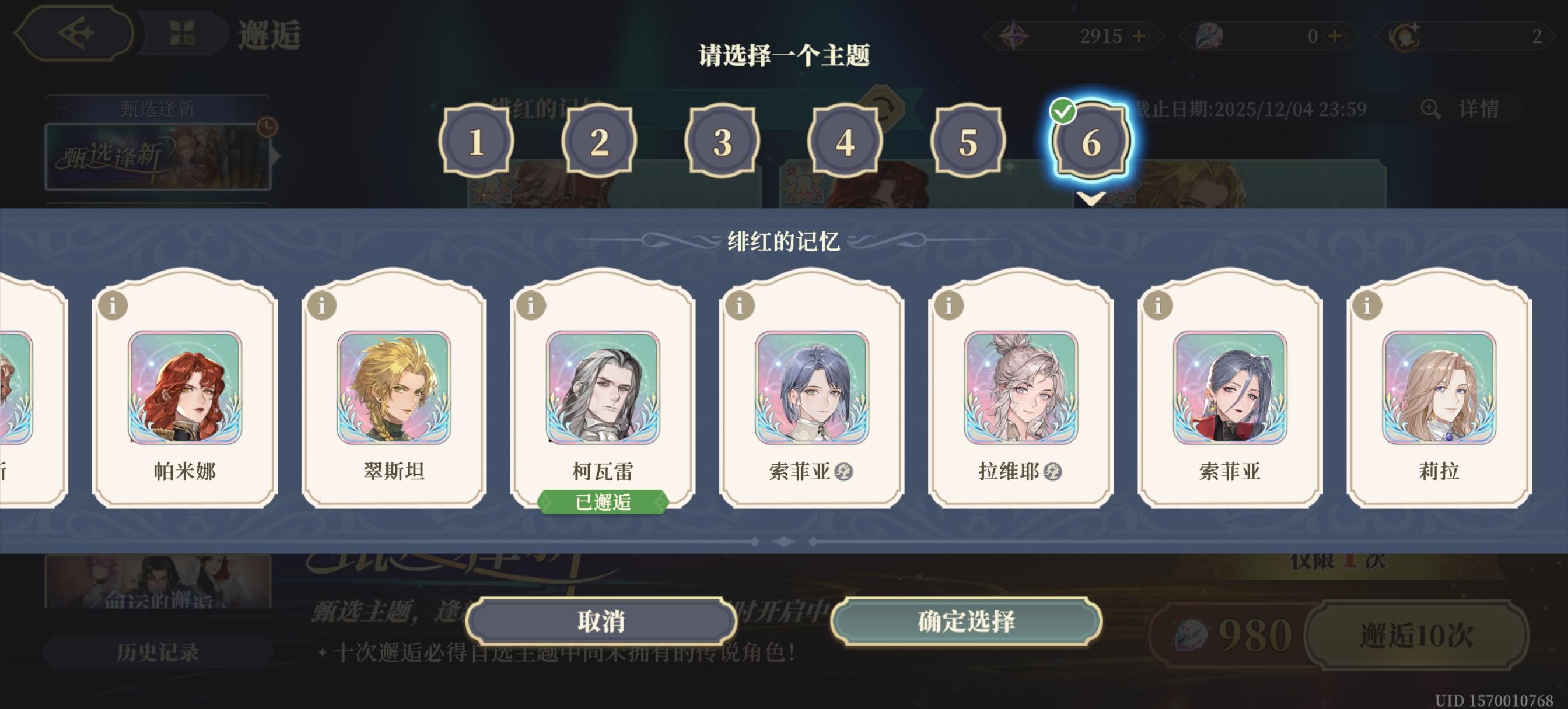Click checked theme 6 to toggle selection
This screenshot has width=1568, height=709.
pyautogui.click(x=1092, y=142)
